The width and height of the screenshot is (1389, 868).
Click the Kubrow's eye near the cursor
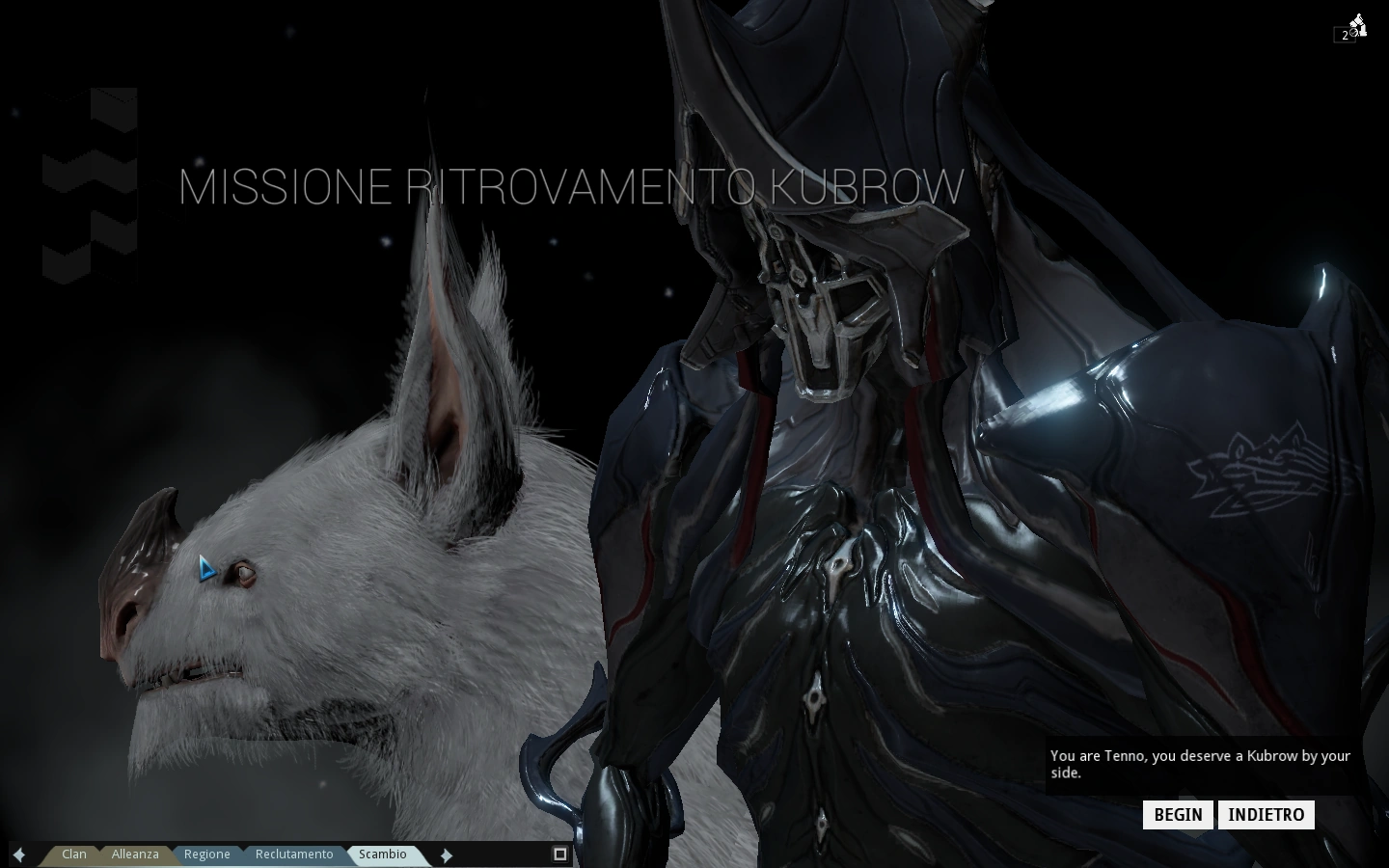243,573
